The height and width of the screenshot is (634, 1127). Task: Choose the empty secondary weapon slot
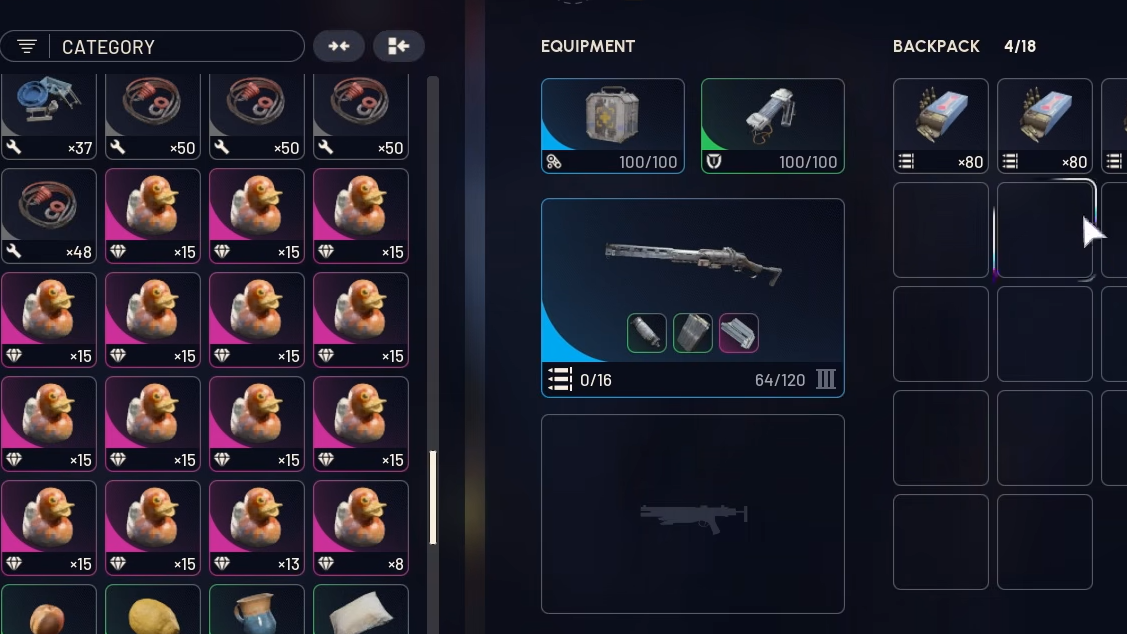[692, 513]
